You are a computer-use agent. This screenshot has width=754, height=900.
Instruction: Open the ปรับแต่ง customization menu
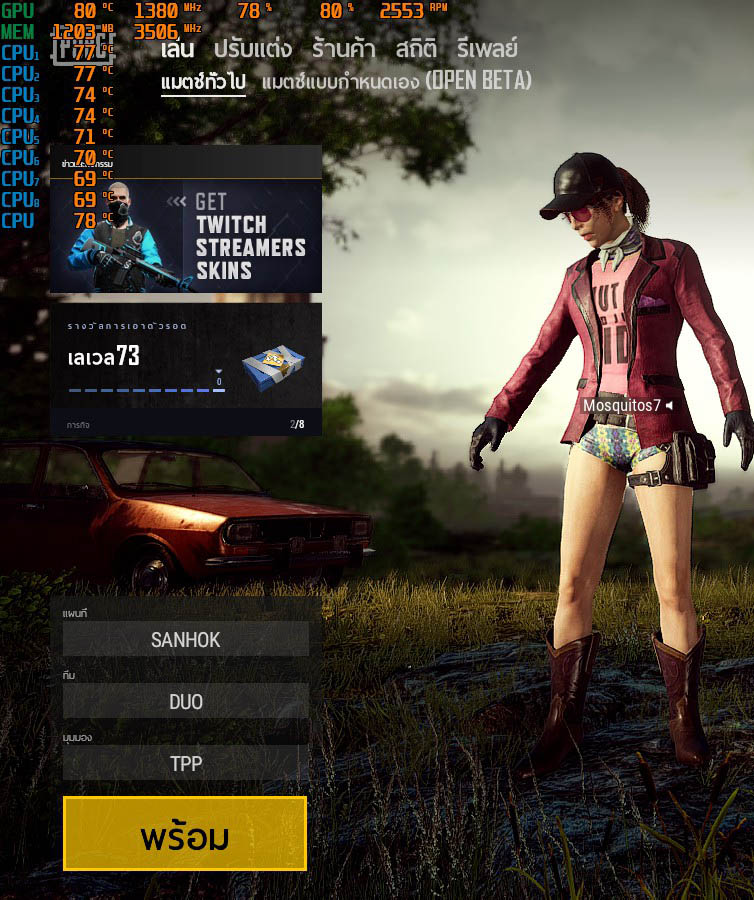coord(252,49)
